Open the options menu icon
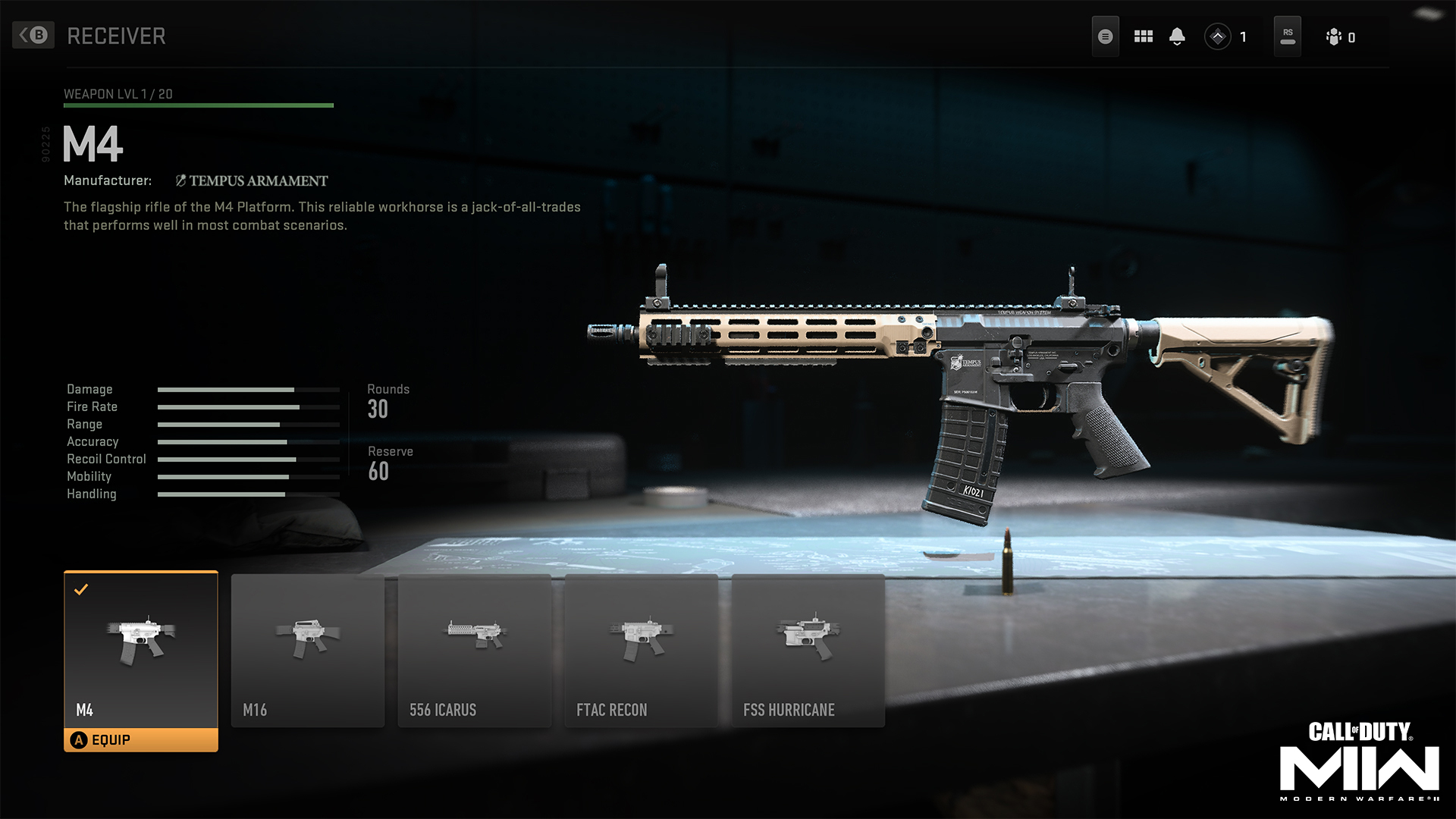Image resolution: width=1456 pixels, height=819 pixels. pyautogui.click(x=1105, y=36)
